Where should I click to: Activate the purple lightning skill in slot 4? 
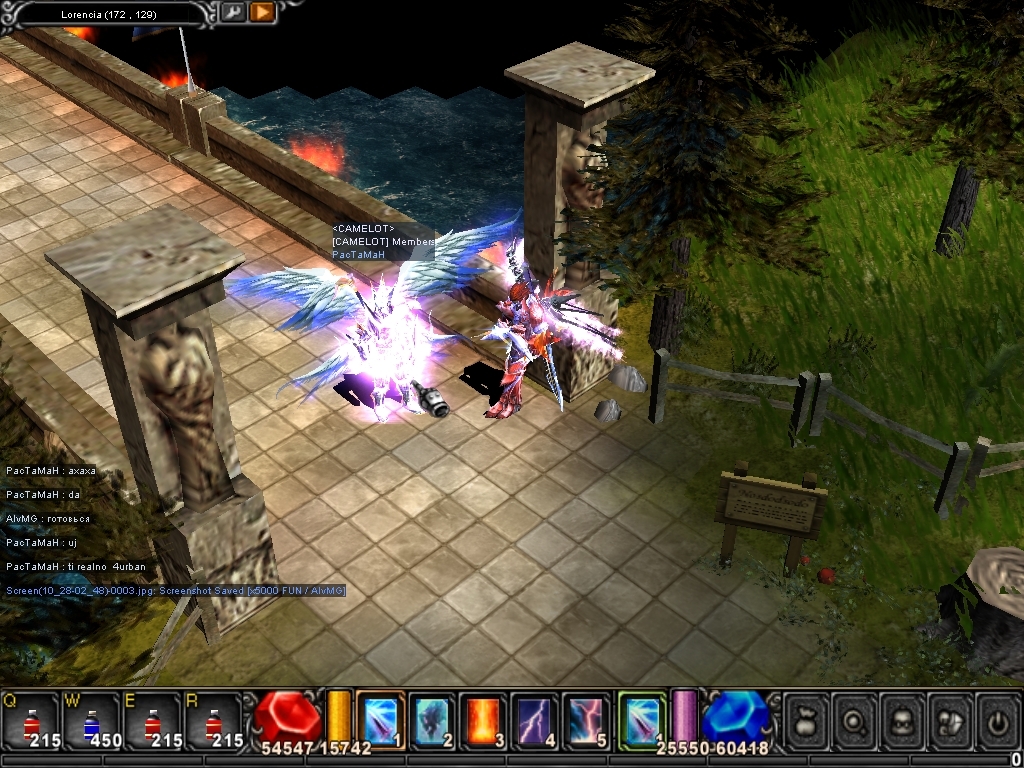coord(535,720)
